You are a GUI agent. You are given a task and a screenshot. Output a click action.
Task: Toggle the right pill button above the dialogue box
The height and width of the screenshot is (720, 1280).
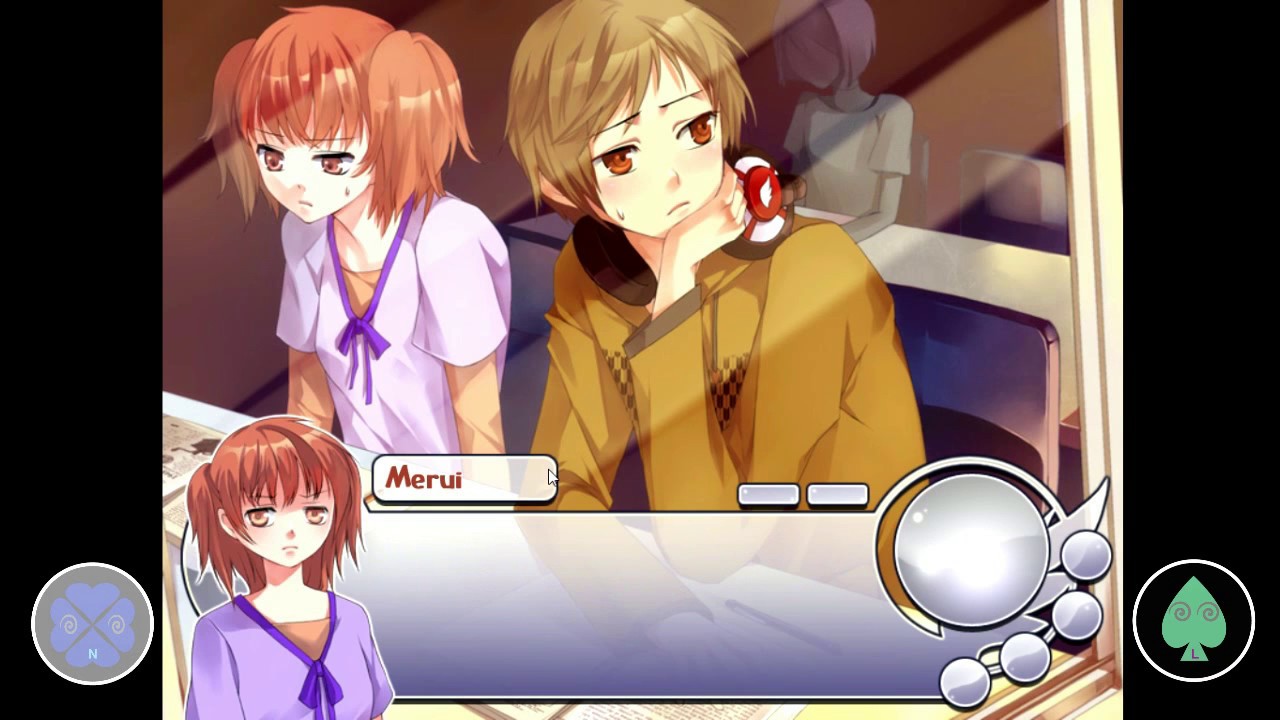pos(838,493)
